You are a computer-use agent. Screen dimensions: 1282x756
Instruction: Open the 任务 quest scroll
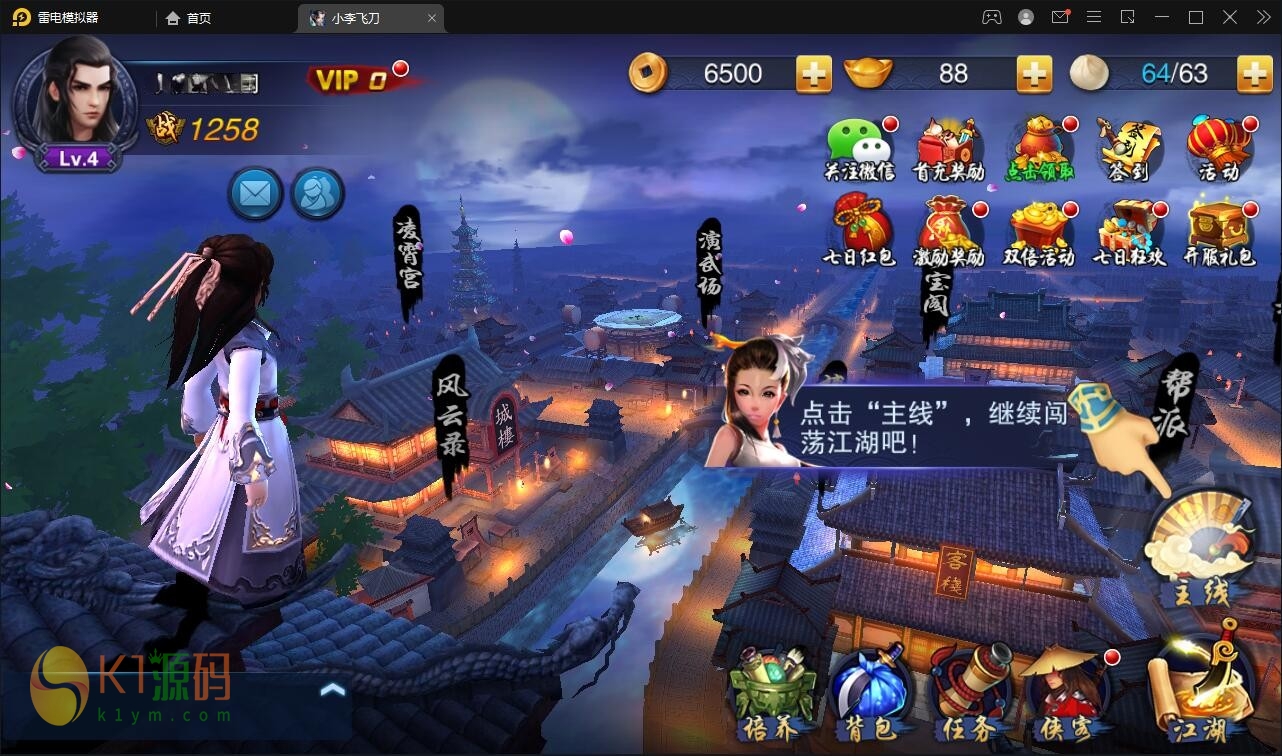tap(970, 692)
